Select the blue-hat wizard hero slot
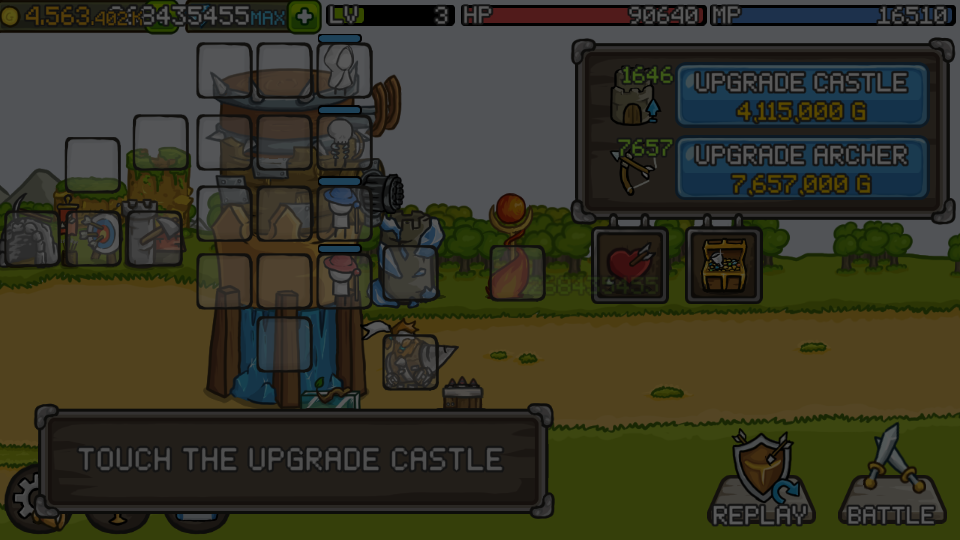The width and height of the screenshot is (960, 540). pyautogui.click(x=344, y=212)
